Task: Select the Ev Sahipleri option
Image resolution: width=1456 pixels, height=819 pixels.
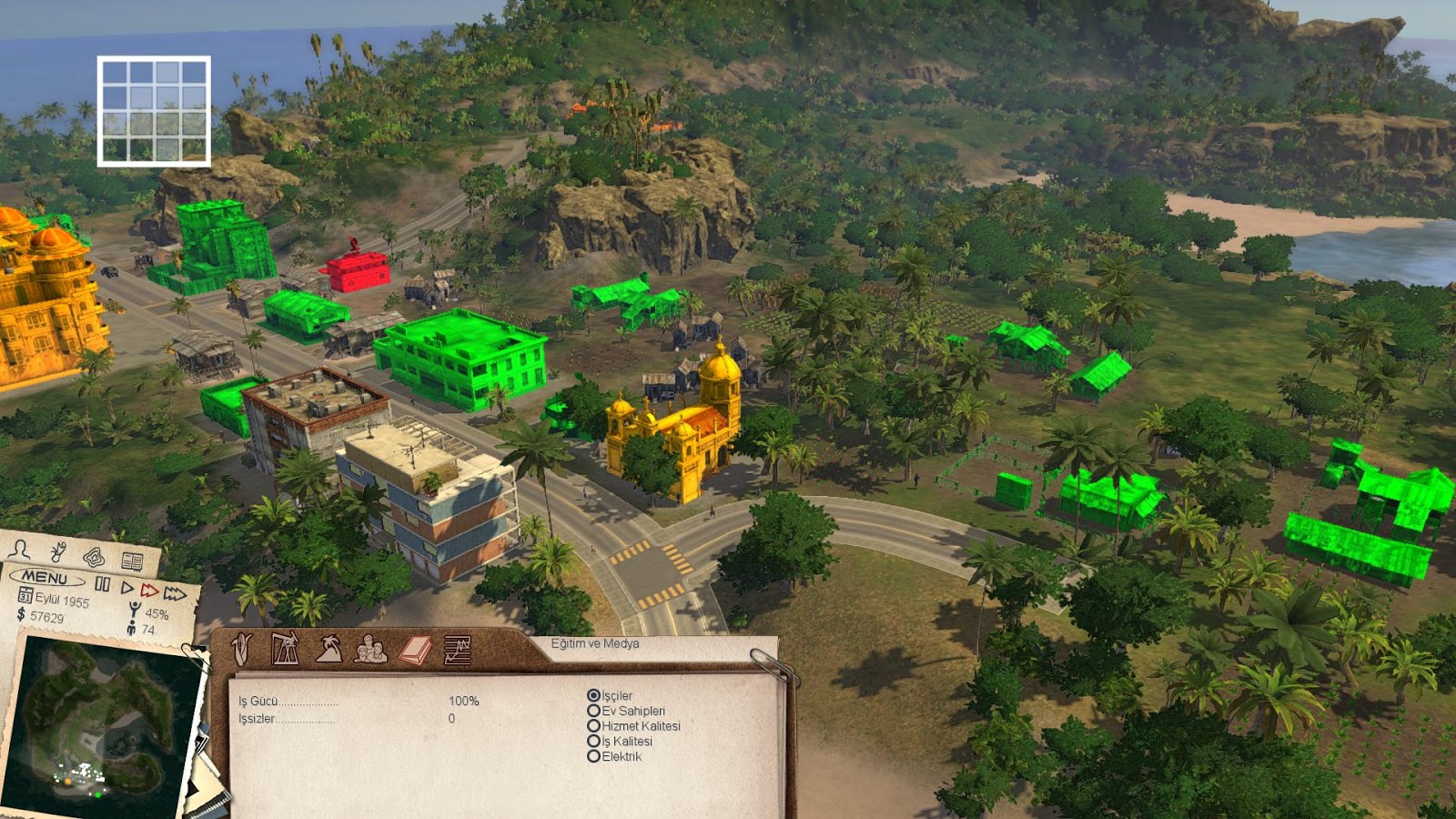Action: [x=593, y=711]
